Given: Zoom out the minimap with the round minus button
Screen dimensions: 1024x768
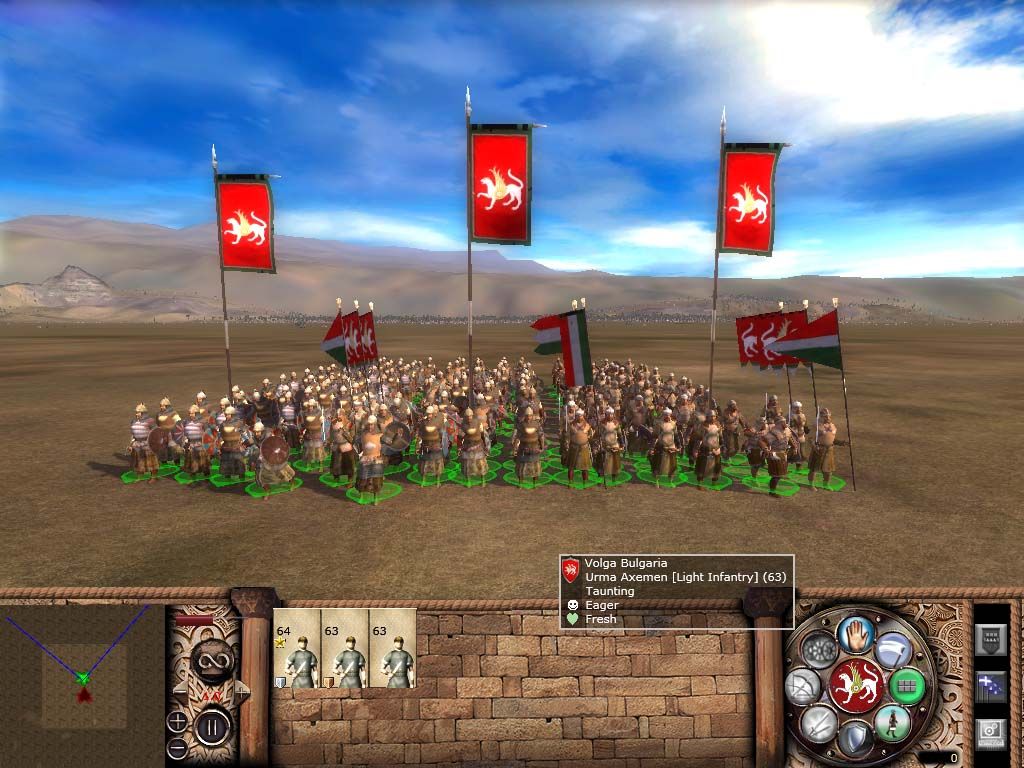Looking at the screenshot, I should pyautogui.click(x=177, y=747).
